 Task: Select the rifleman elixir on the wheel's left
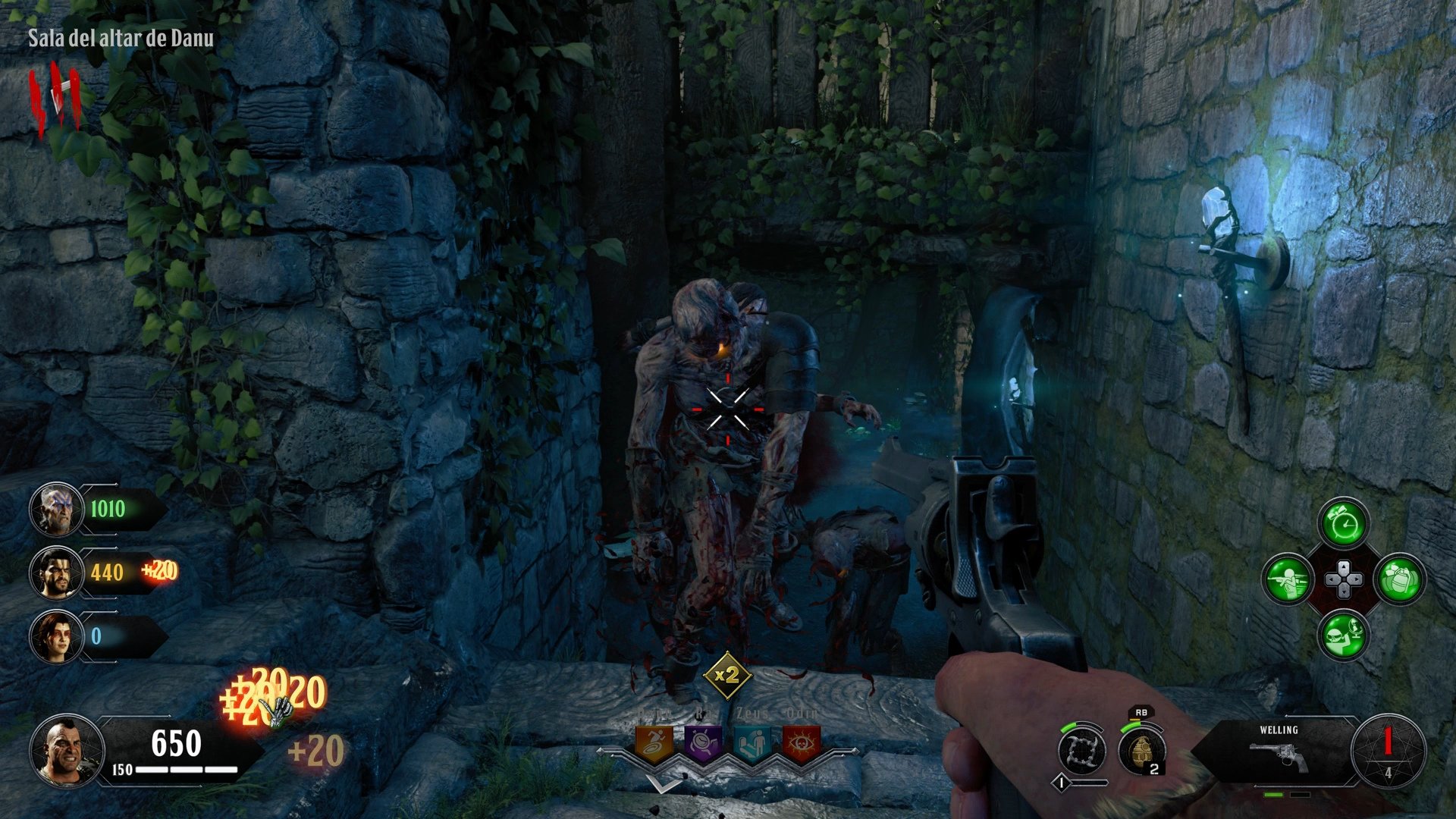pyautogui.click(x=1286, y=579)
